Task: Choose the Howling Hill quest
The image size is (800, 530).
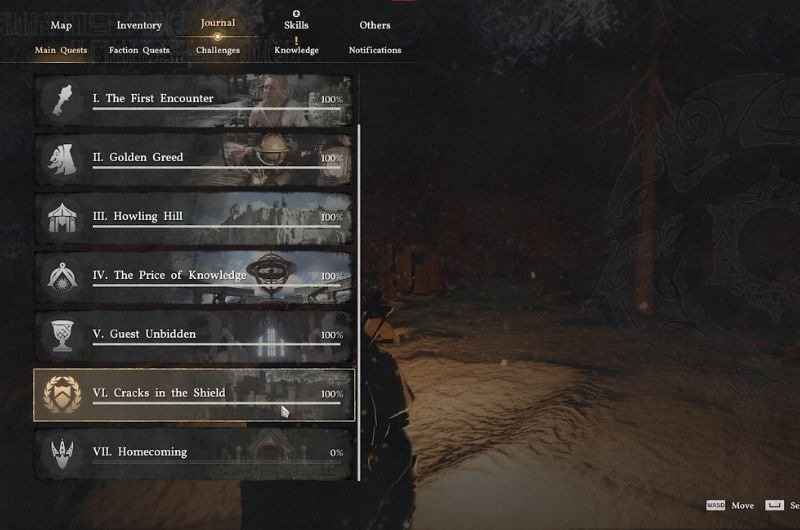Action: [194, 217]
